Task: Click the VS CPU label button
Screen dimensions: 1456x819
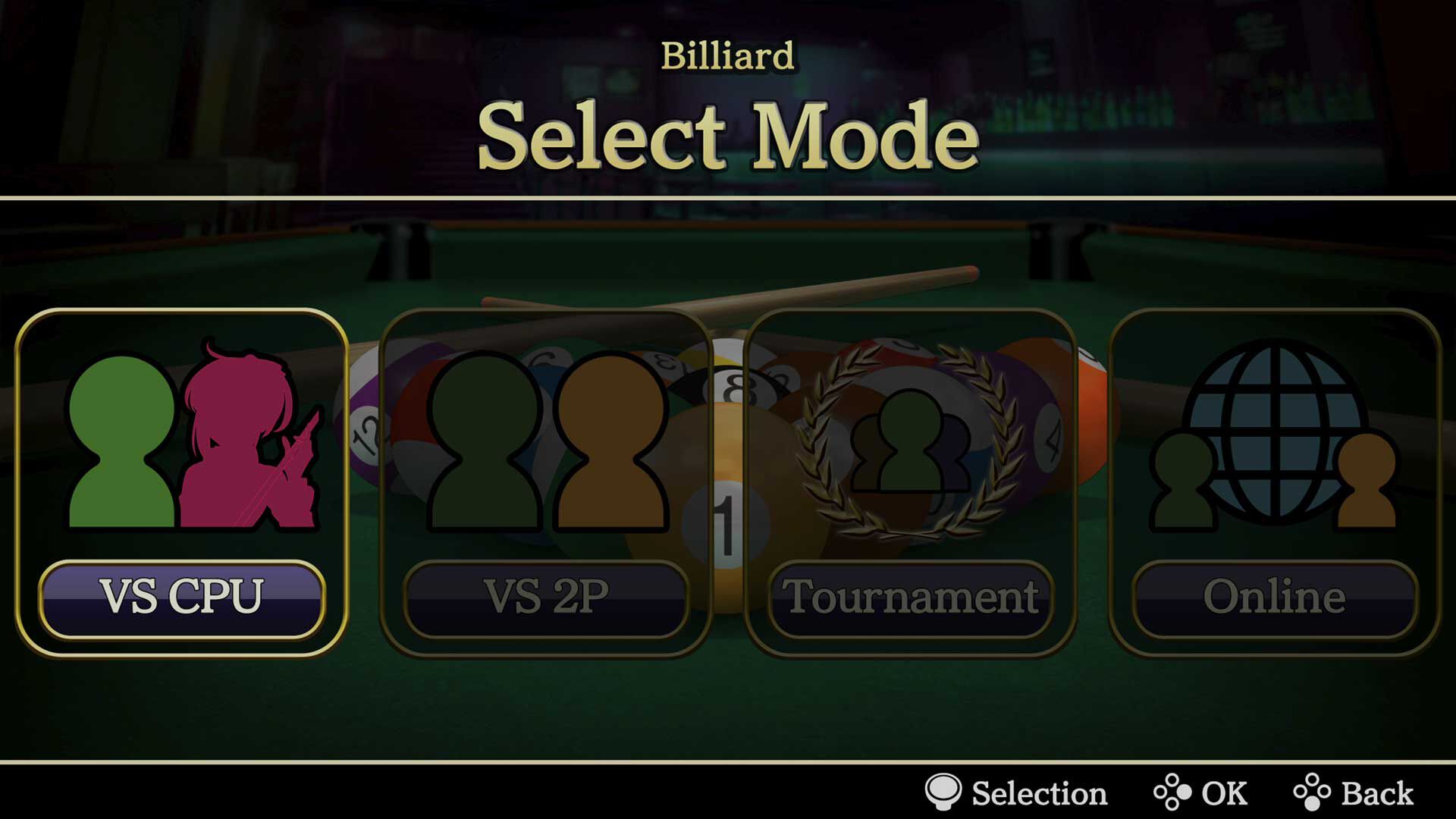Action: point(182,598)
